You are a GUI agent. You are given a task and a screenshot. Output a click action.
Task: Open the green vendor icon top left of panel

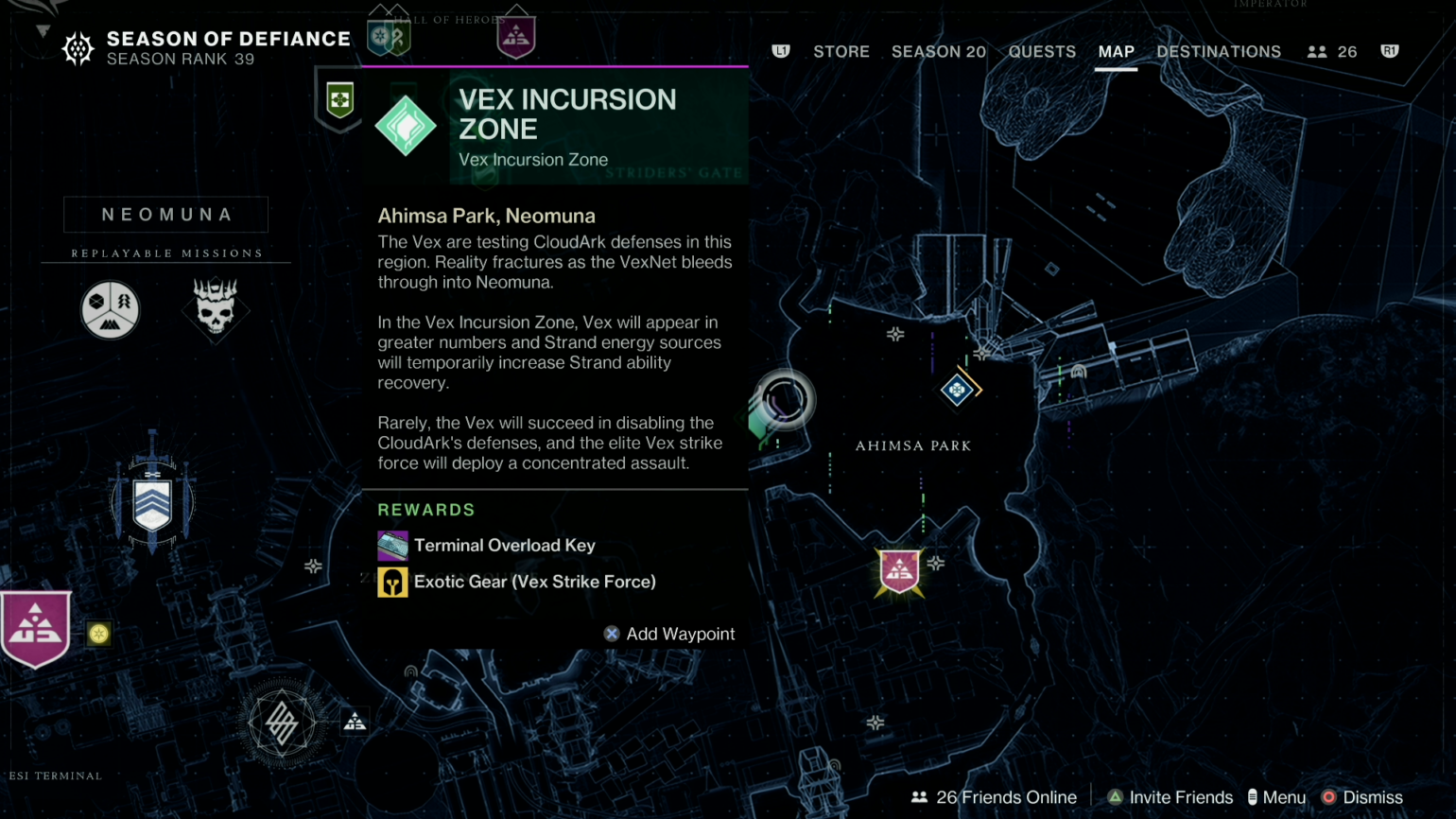tap(338, 98)
